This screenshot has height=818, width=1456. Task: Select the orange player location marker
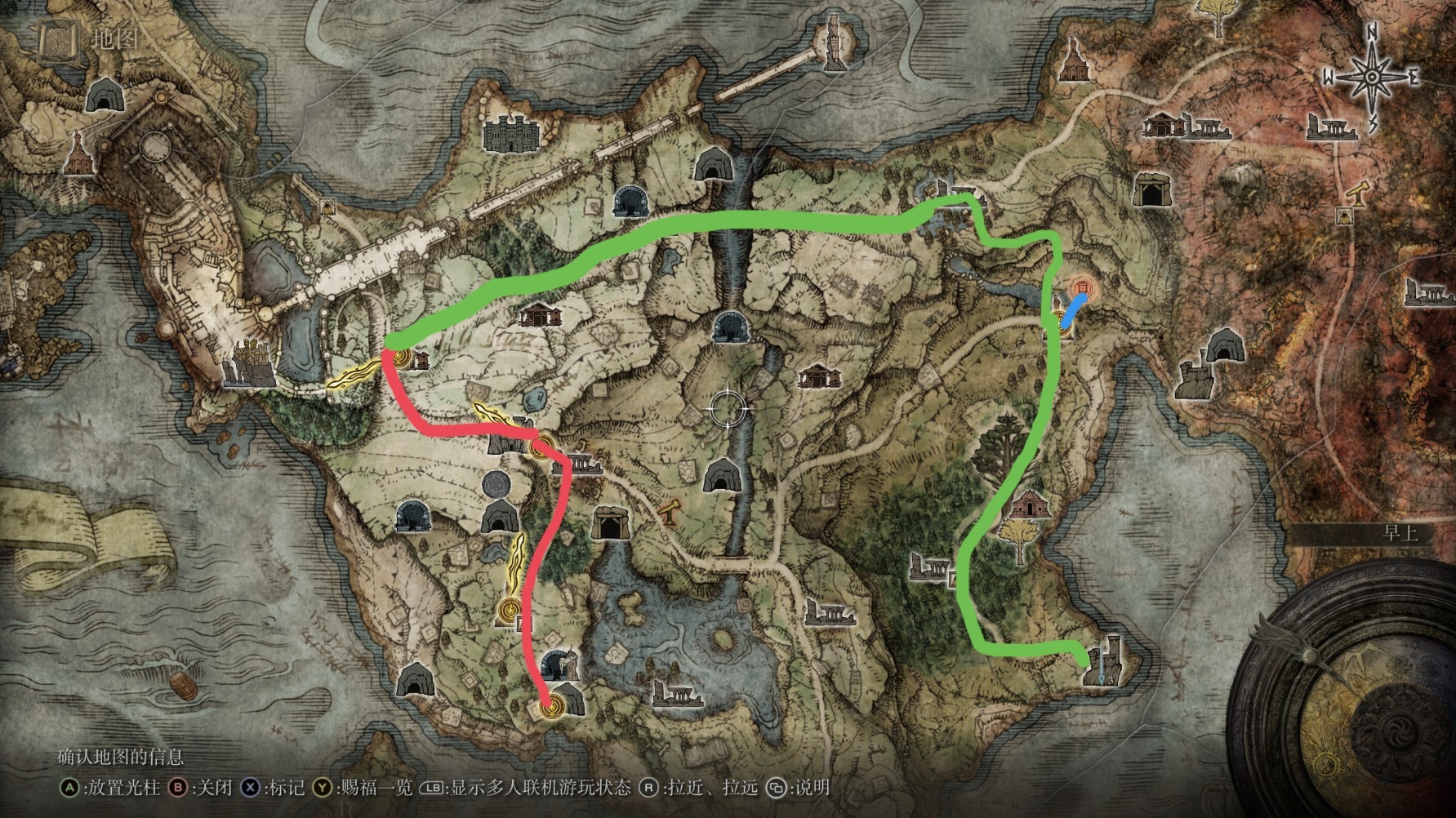point(1083,288)
